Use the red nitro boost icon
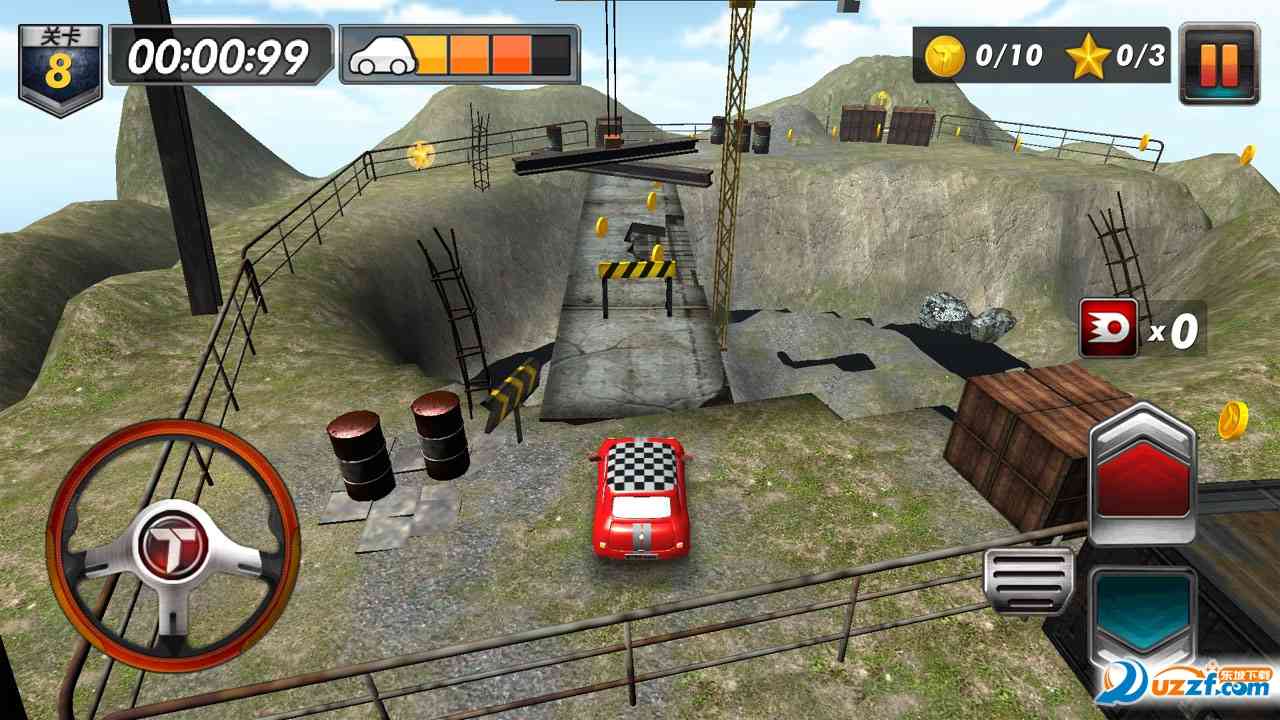The height and width of the screenshot is (720, 1280). [x=1108, y=328]
